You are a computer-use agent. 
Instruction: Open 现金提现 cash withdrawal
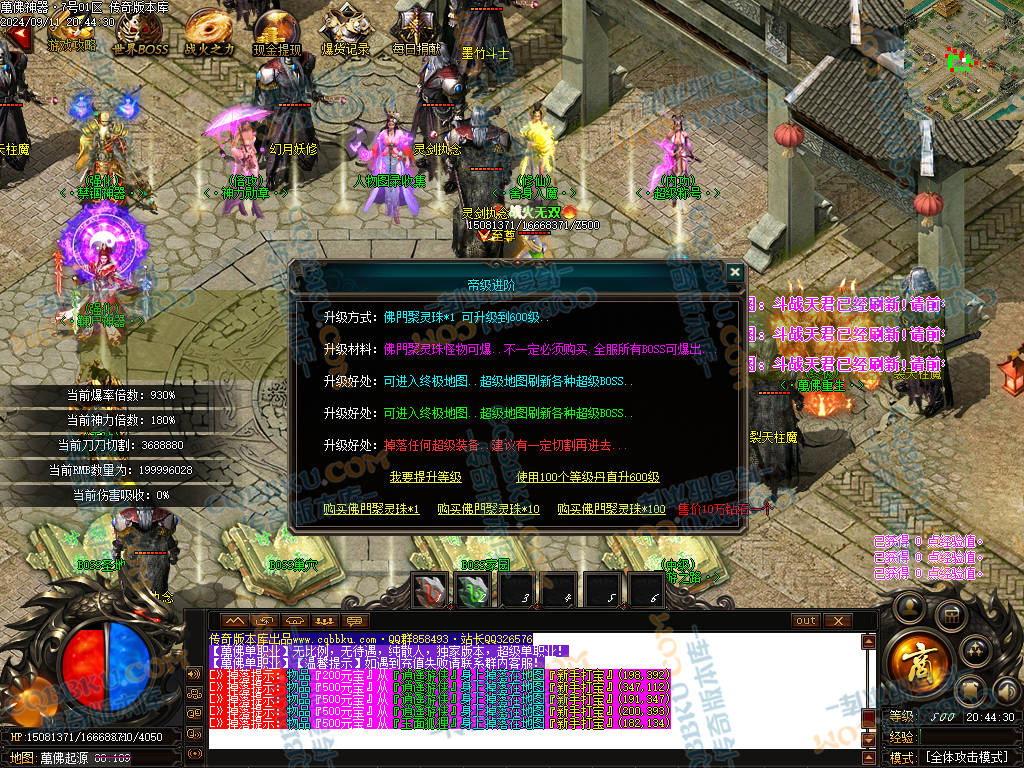(277, 32)
